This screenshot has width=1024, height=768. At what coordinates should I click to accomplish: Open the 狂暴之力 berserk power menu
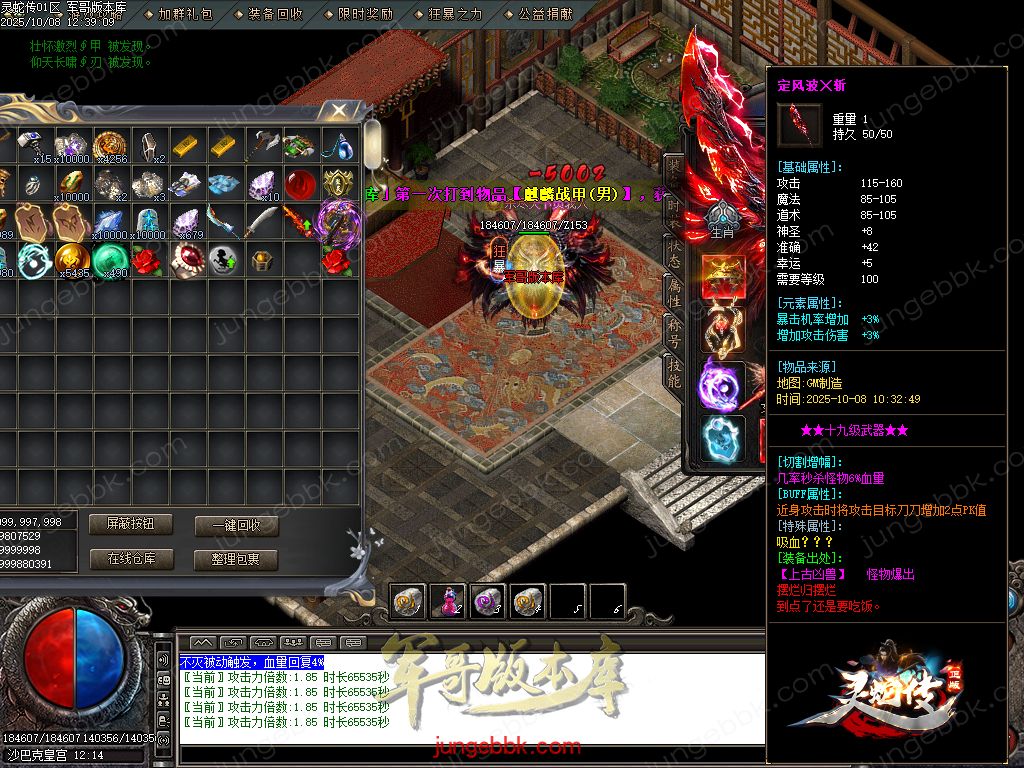pyautogui.click(x=455, y=14)
